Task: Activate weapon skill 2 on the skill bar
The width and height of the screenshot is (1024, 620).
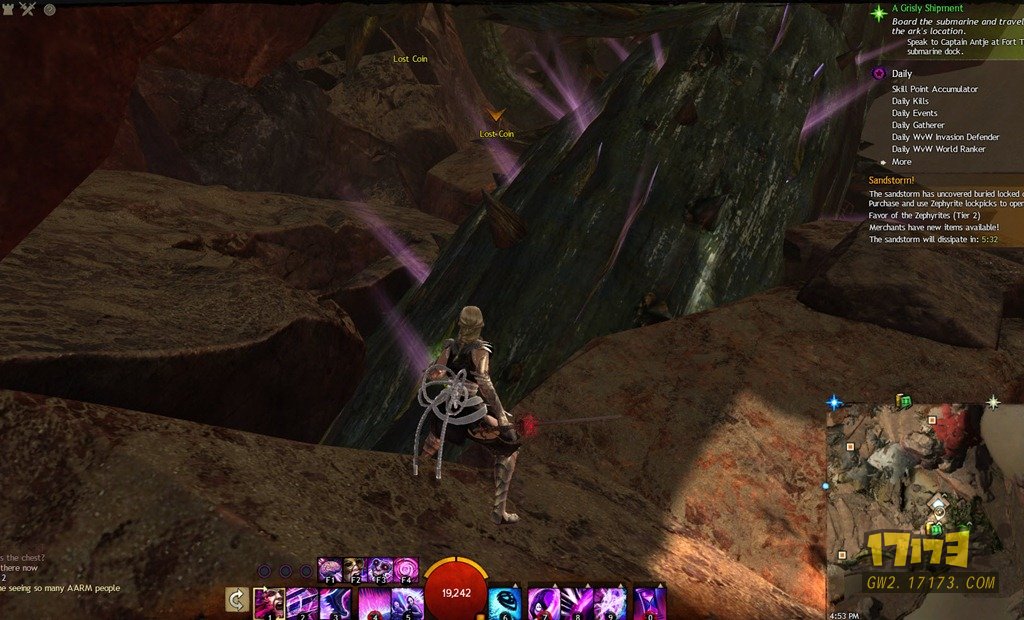Action: [302, 603]
